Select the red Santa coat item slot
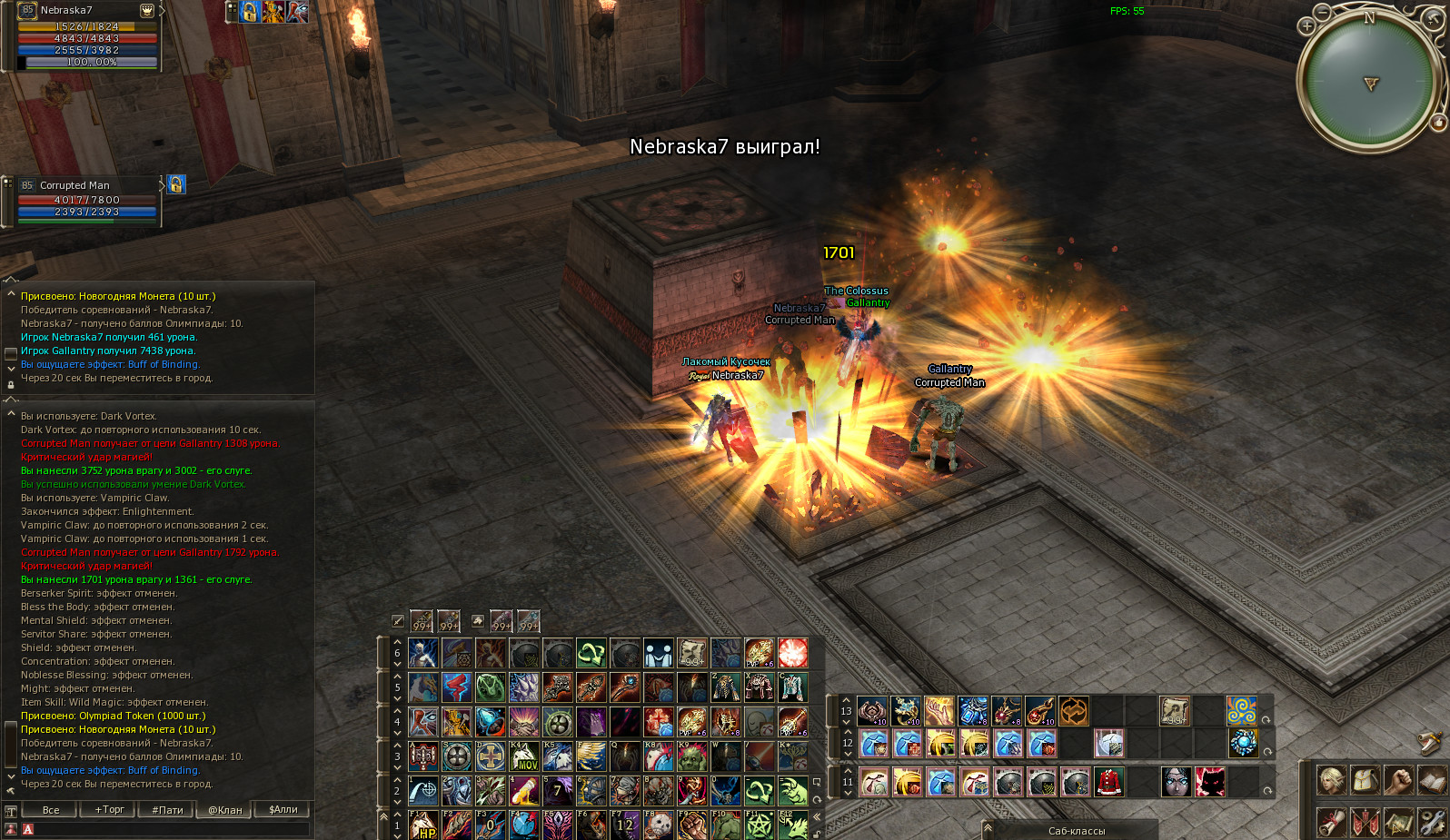 1108,781
